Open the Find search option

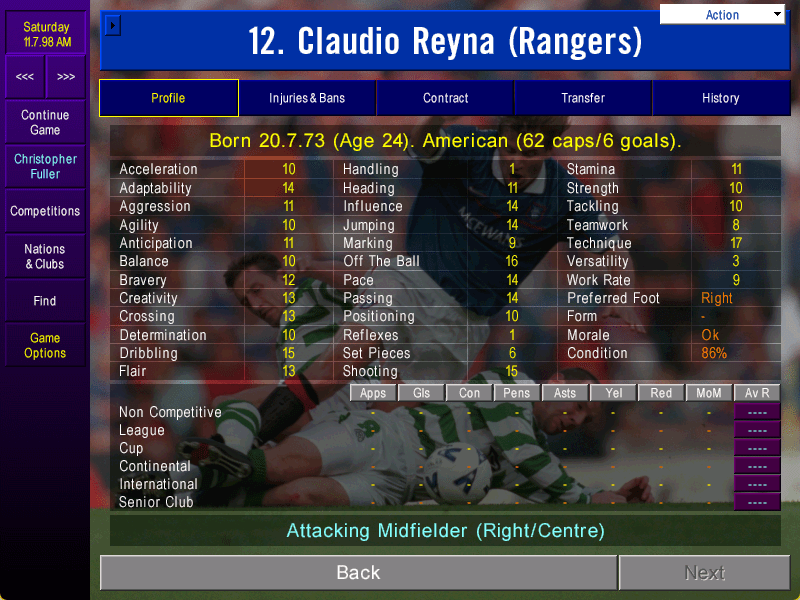[x=45, y=301]
